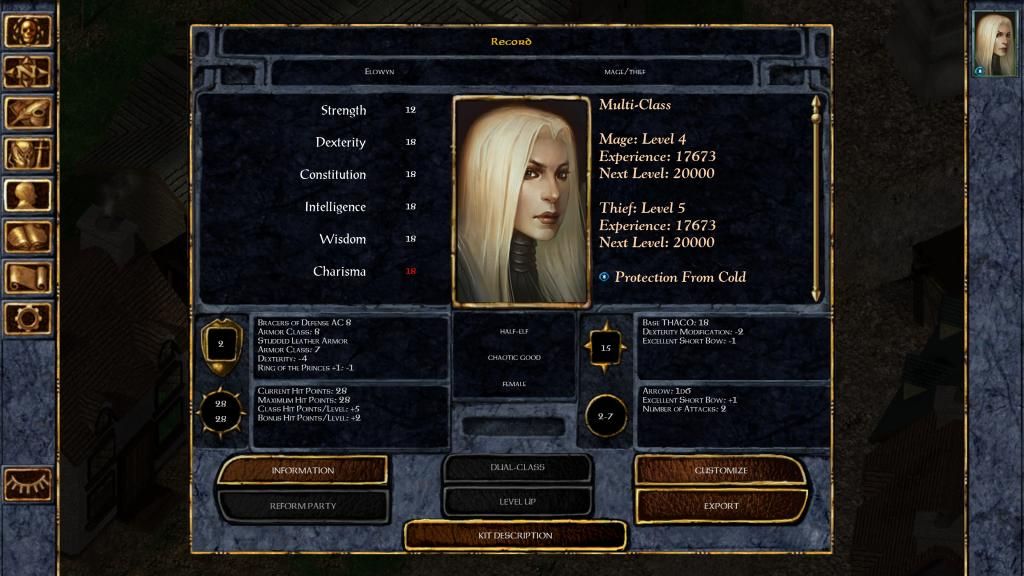Click the closed-eye rest button
The image size is (1024, 576).
point(28,483)
